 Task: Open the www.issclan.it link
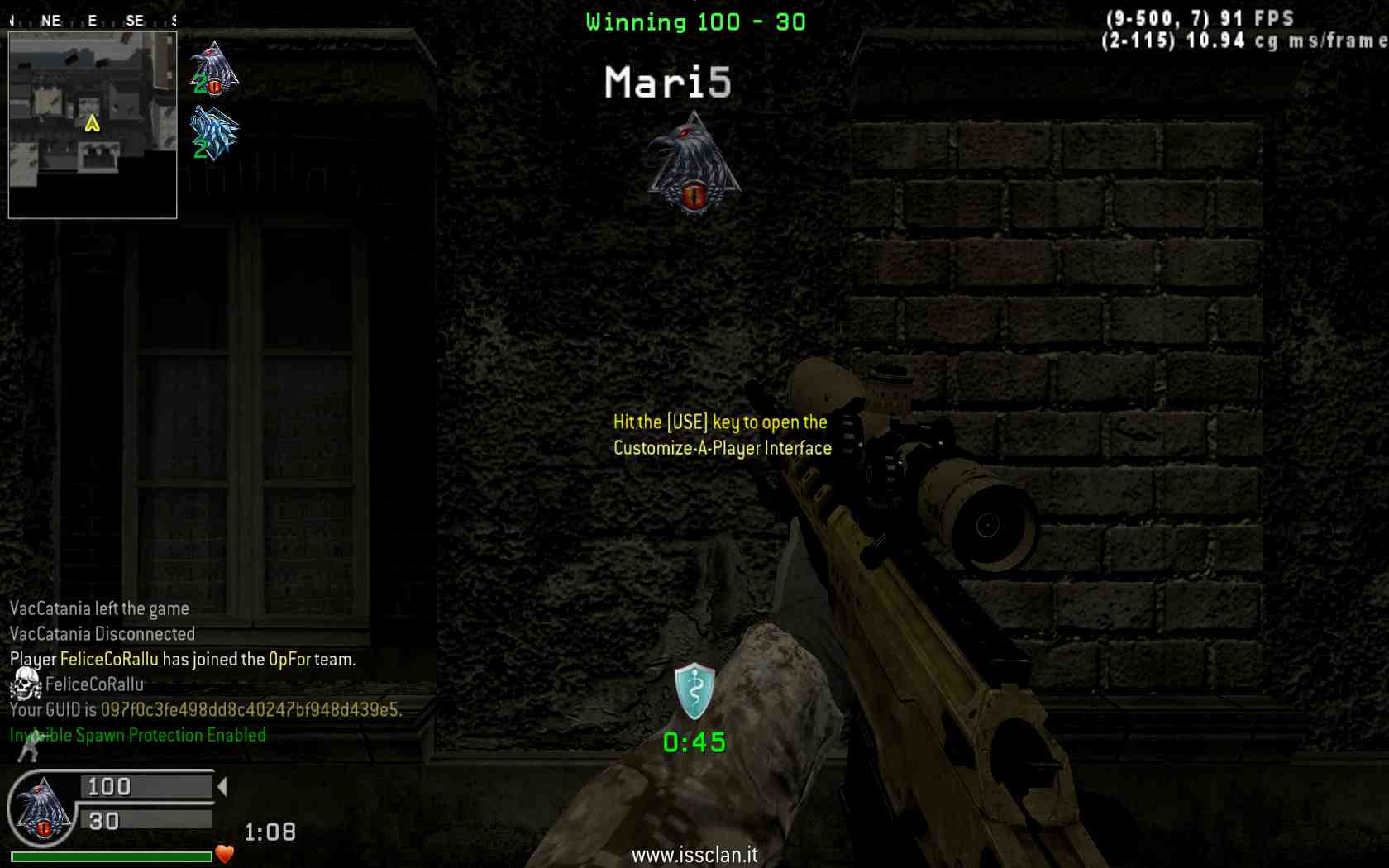coord(694,855)
